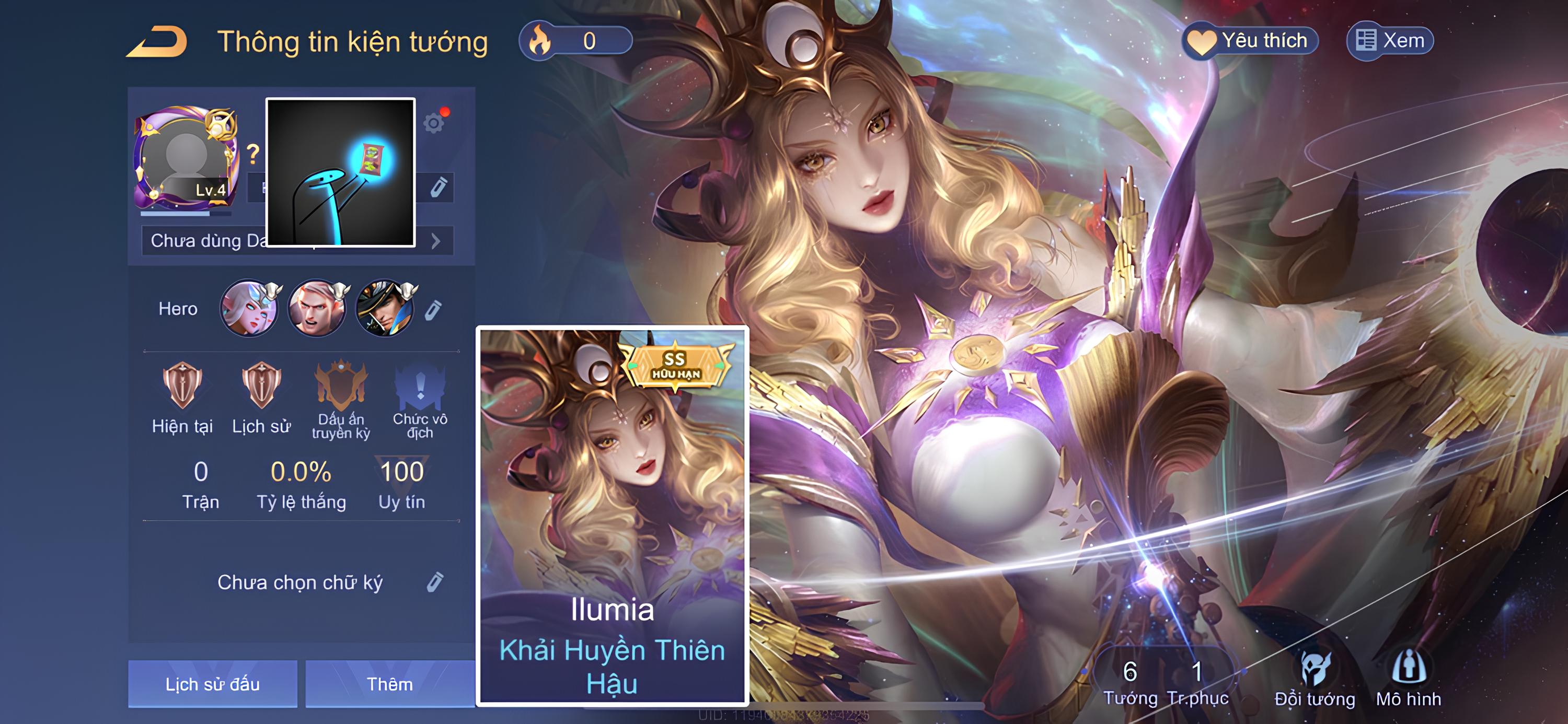Image resolution: width=1568 pixels, height=724 pixels.
Task: Switch to Mô hình model view
Action: pyautogui.click(x=1409, y=680)
